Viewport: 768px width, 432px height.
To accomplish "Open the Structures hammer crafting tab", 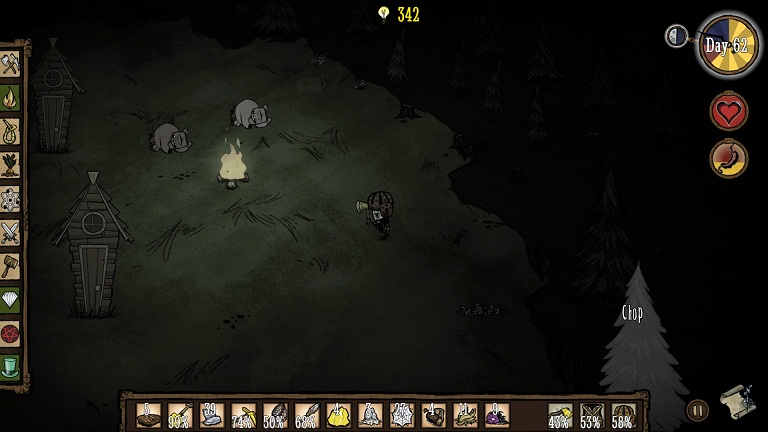I will 10,265.
